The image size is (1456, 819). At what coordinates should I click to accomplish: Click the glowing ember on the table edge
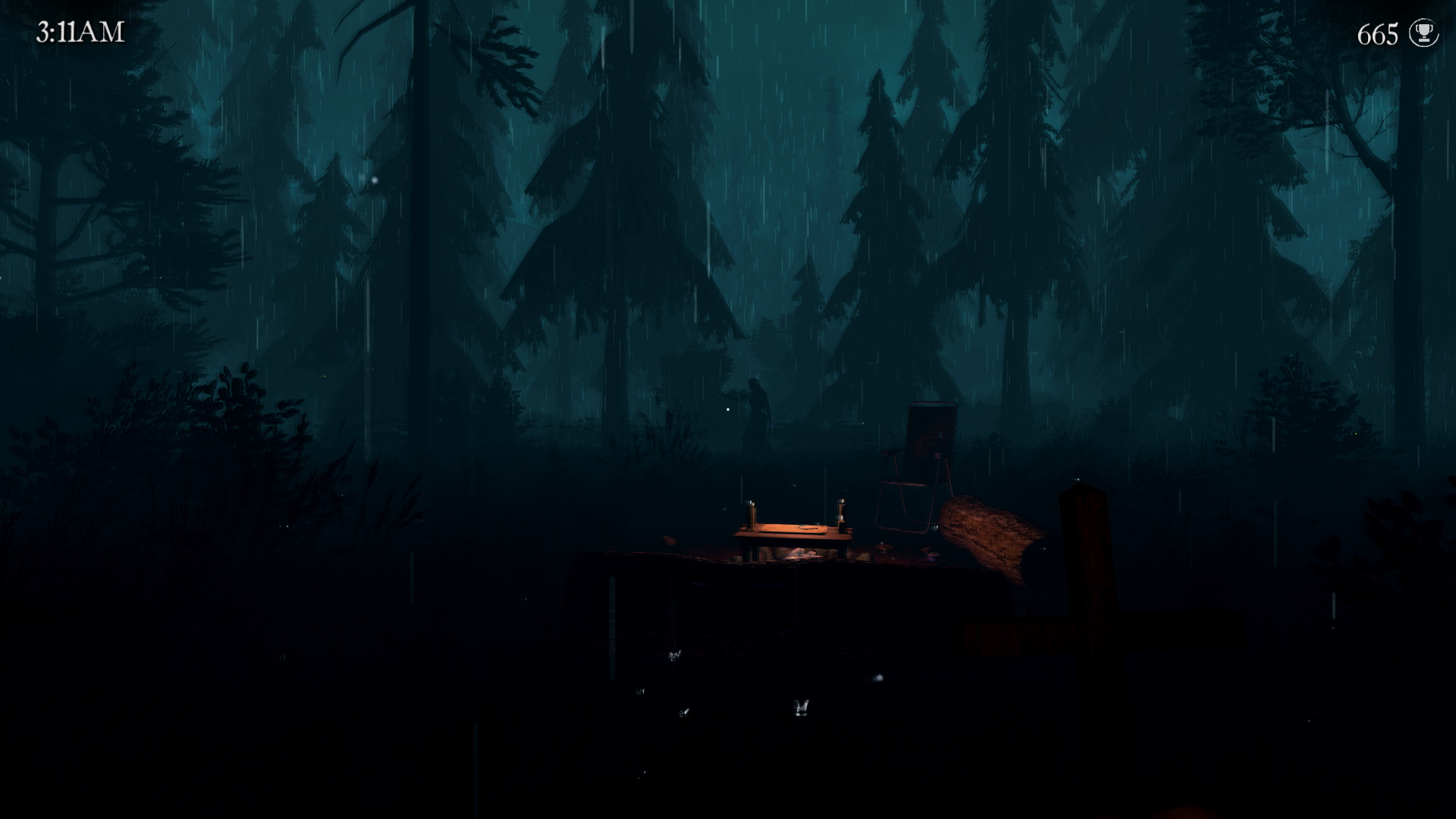click(881, 541)
